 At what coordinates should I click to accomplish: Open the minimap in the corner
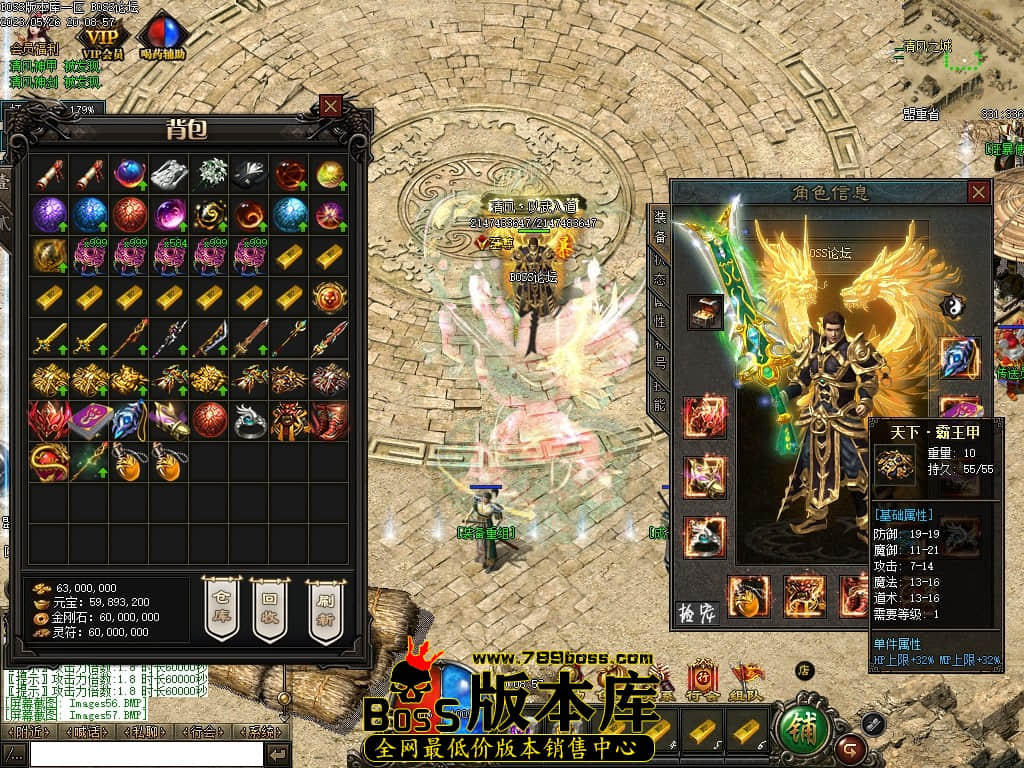click(955, 55)
